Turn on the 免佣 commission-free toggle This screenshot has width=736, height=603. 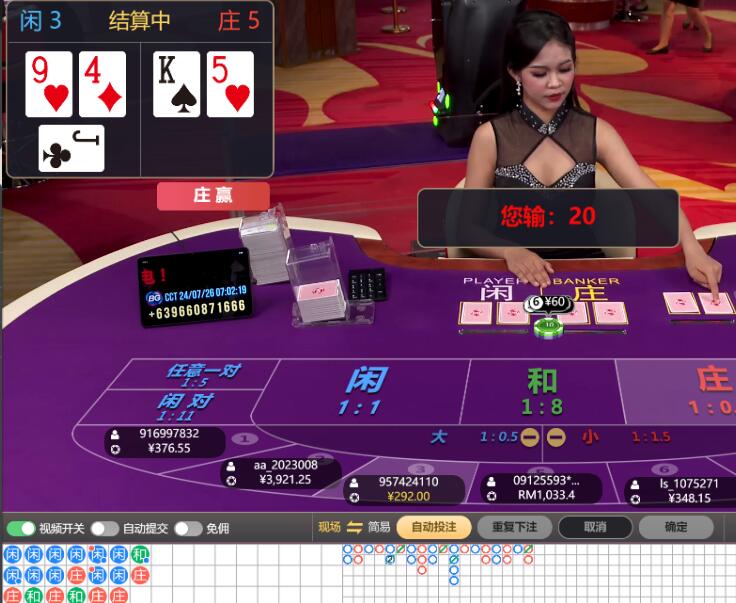pyautogui.click(x=188, y=528)
